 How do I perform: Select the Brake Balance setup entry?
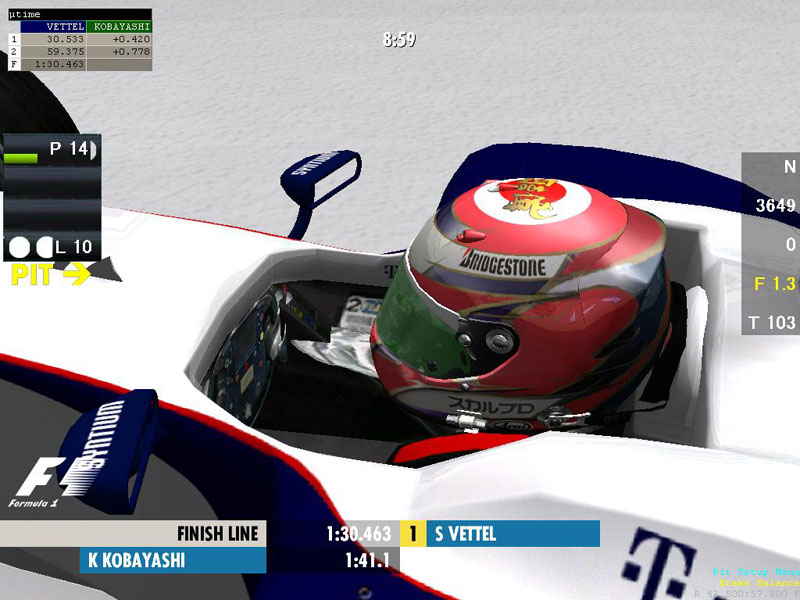pyautogui.click(x=758, y=582)
